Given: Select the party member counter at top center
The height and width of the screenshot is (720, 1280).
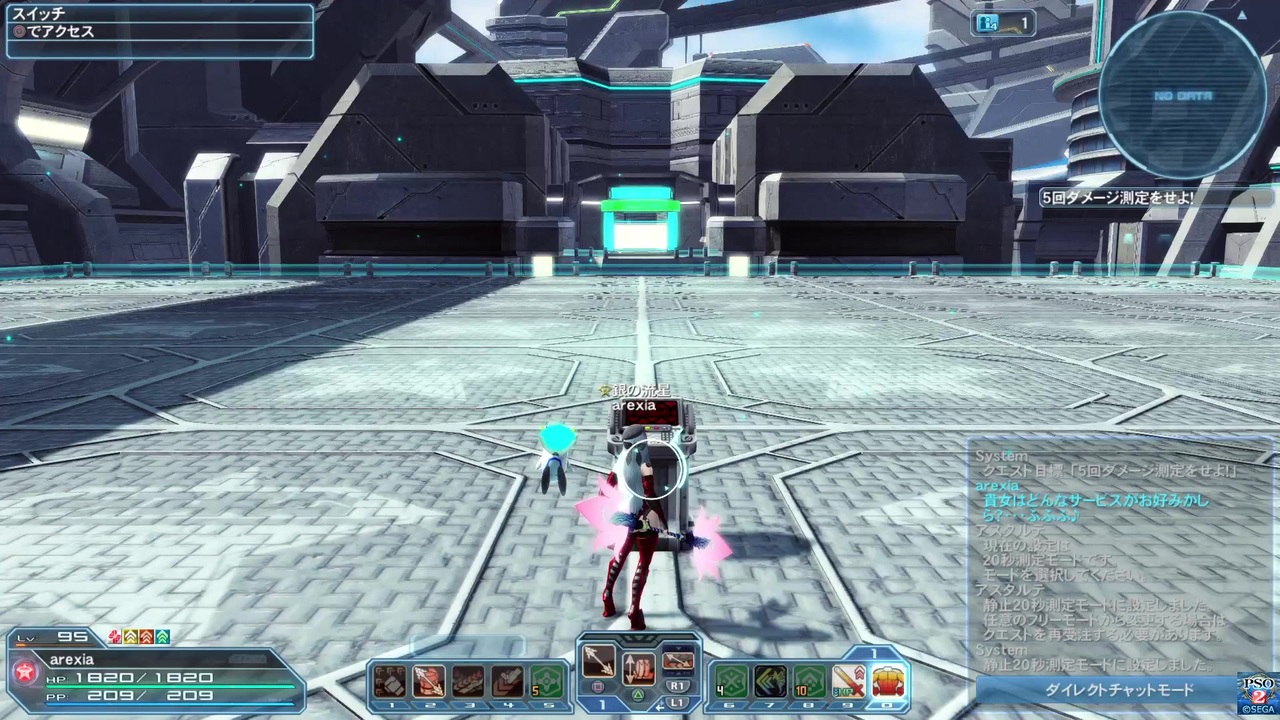Looking at the screenshot, I should 1003,23.
